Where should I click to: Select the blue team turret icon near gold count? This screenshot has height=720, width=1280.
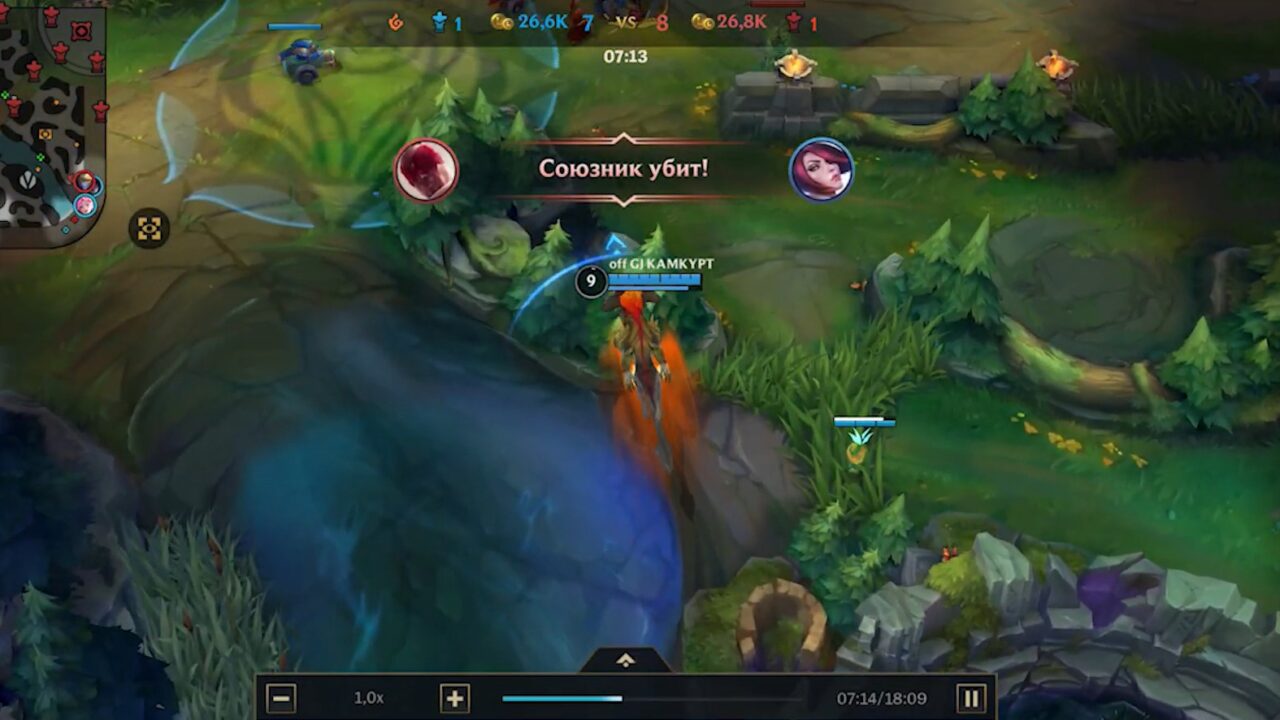440,22
